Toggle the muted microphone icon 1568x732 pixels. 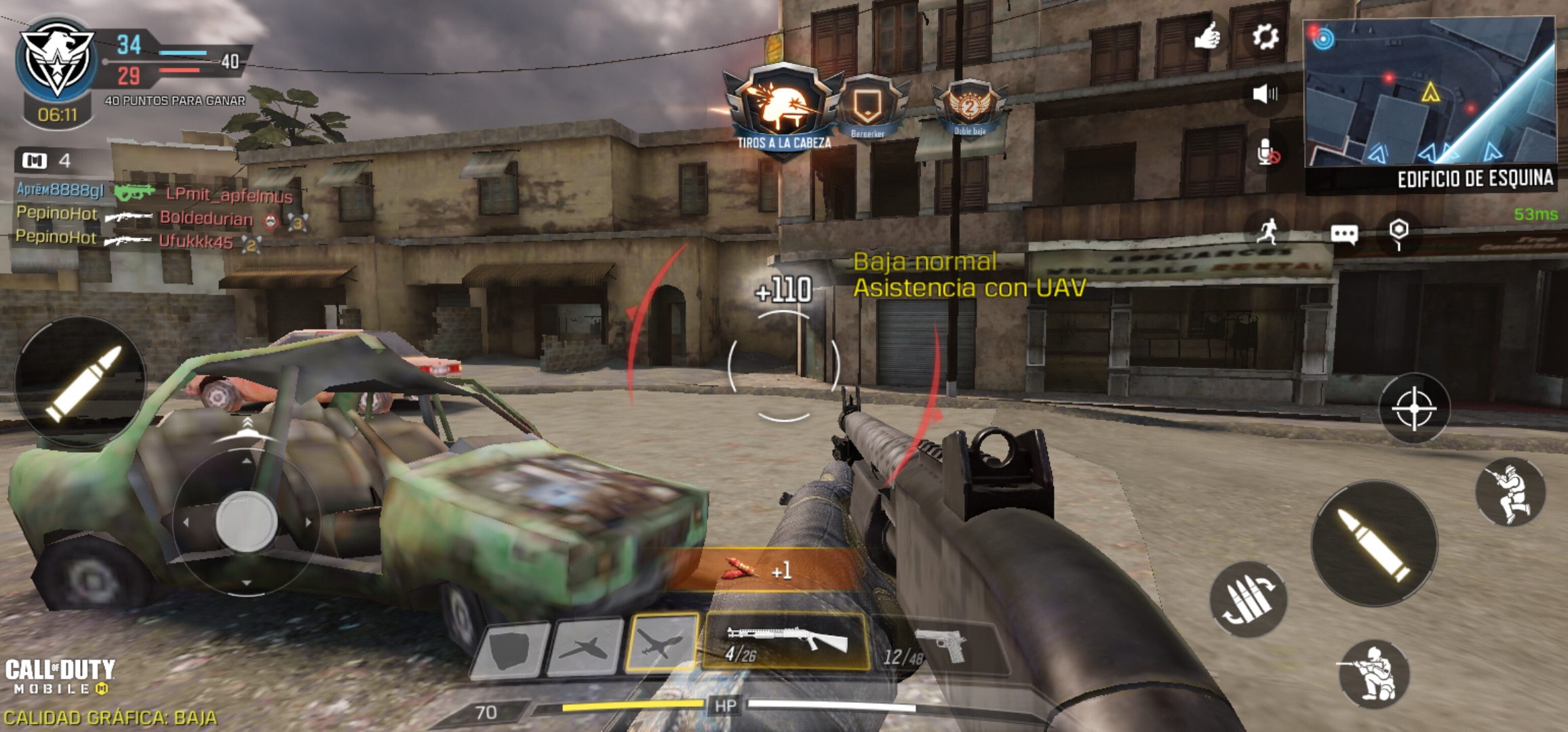pyautogui.click(x=1267, y=153)
